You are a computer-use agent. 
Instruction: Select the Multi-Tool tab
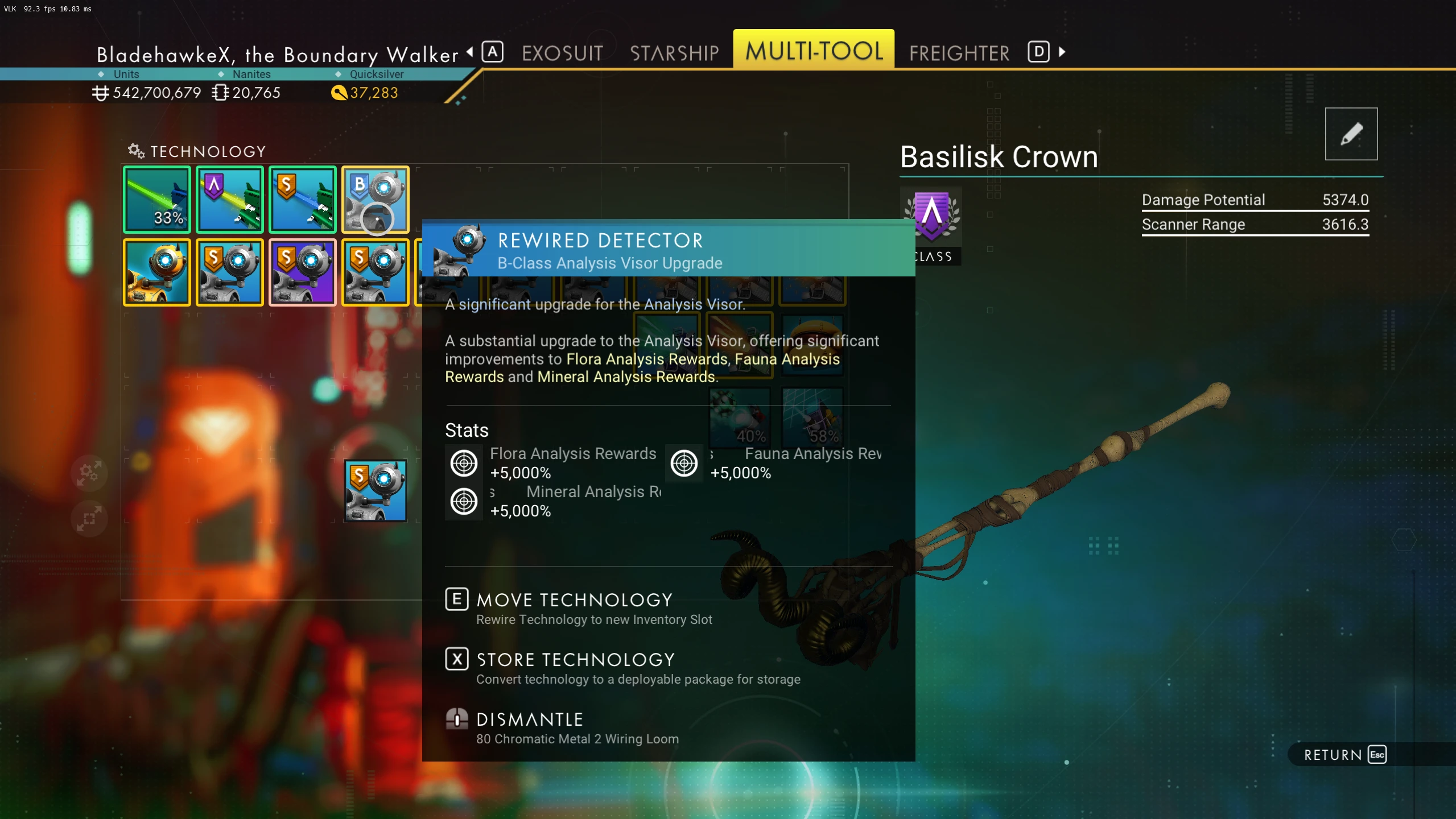tap(814, 51)
